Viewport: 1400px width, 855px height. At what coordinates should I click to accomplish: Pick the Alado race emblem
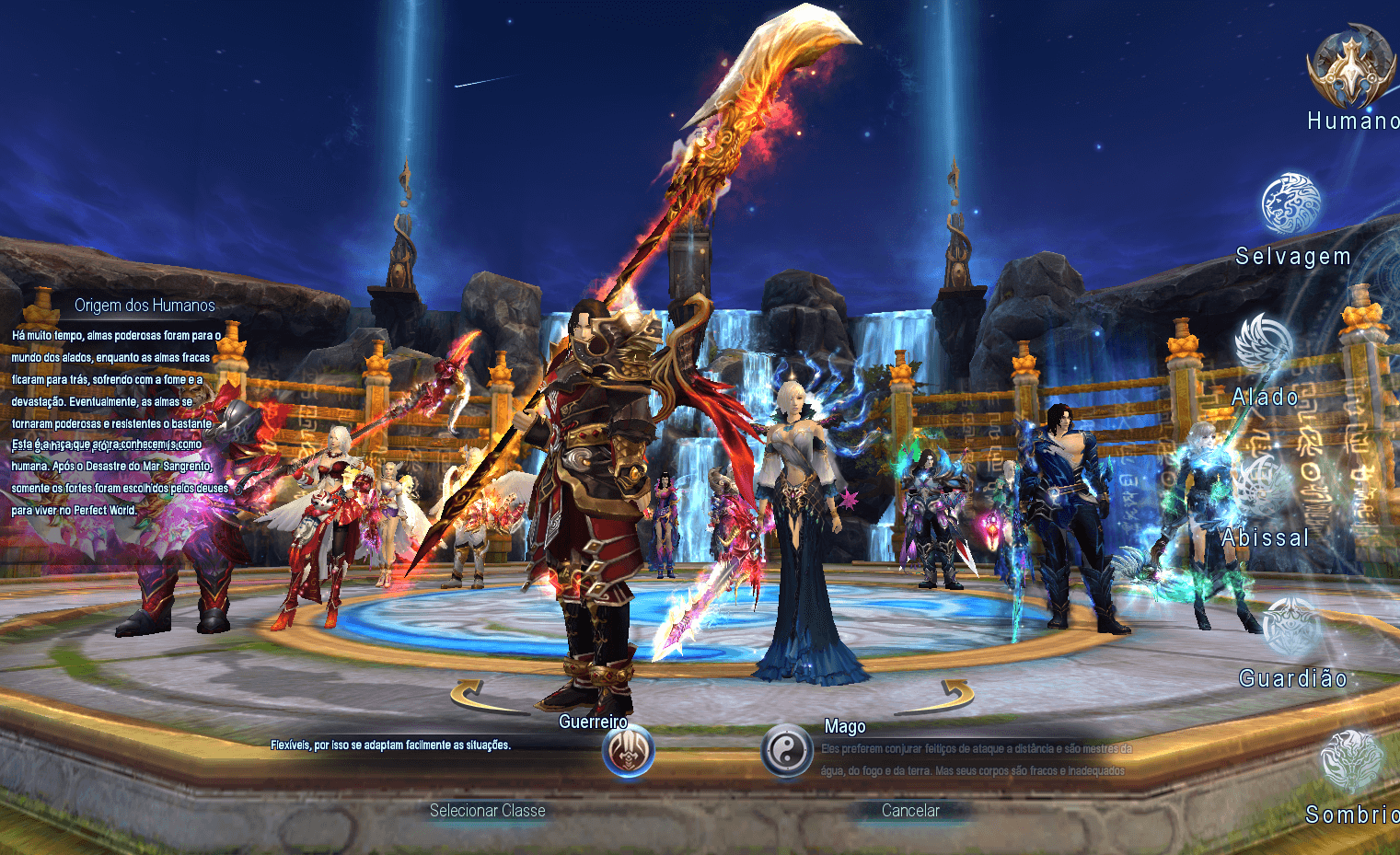click(x=1264, y=346)
